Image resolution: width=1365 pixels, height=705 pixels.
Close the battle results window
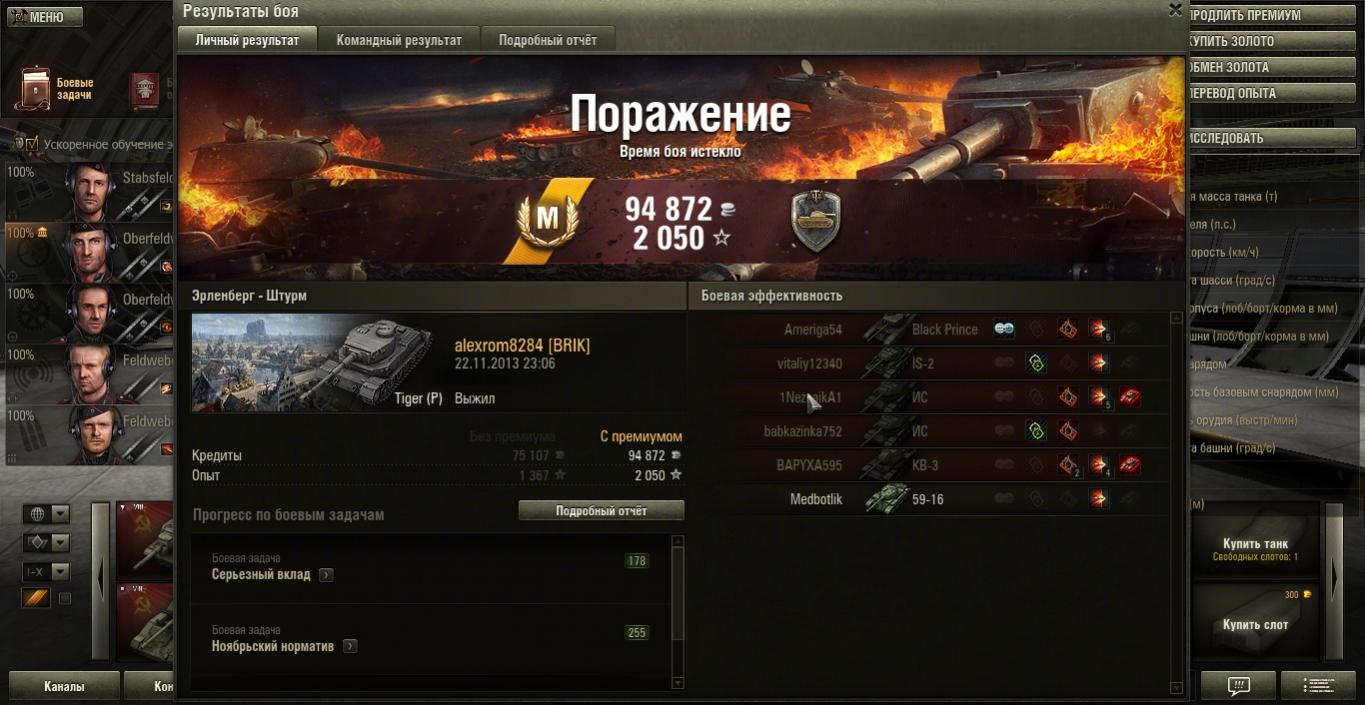coord(1175,10)
